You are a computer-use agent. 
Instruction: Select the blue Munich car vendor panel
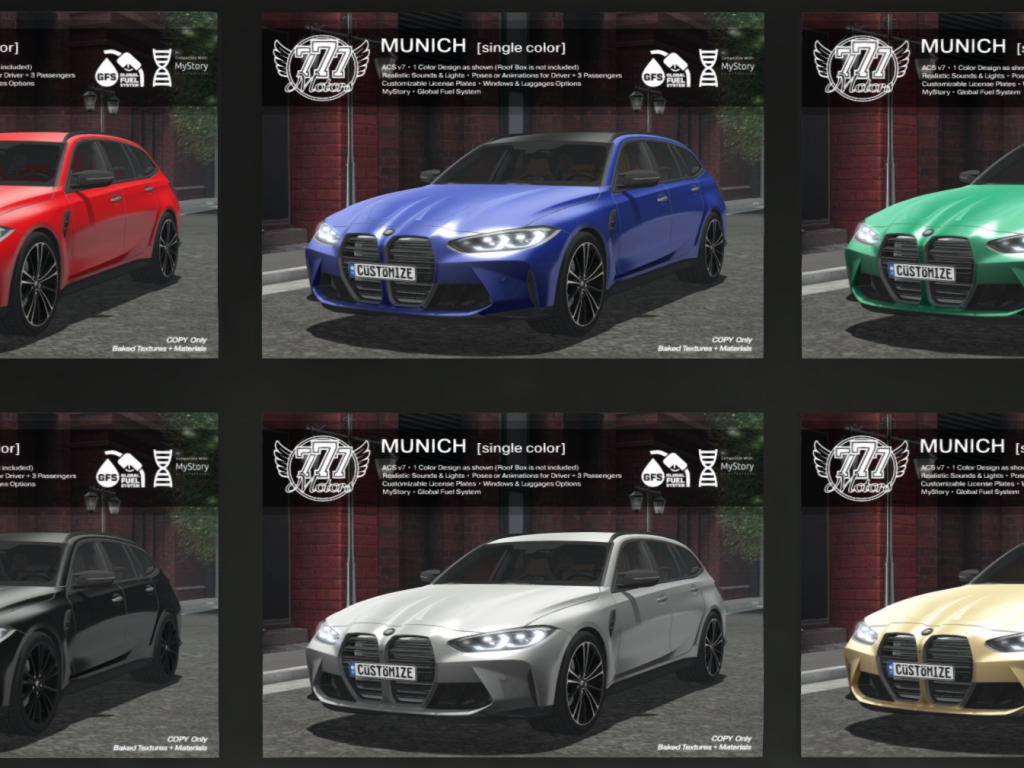coord(512,185)
